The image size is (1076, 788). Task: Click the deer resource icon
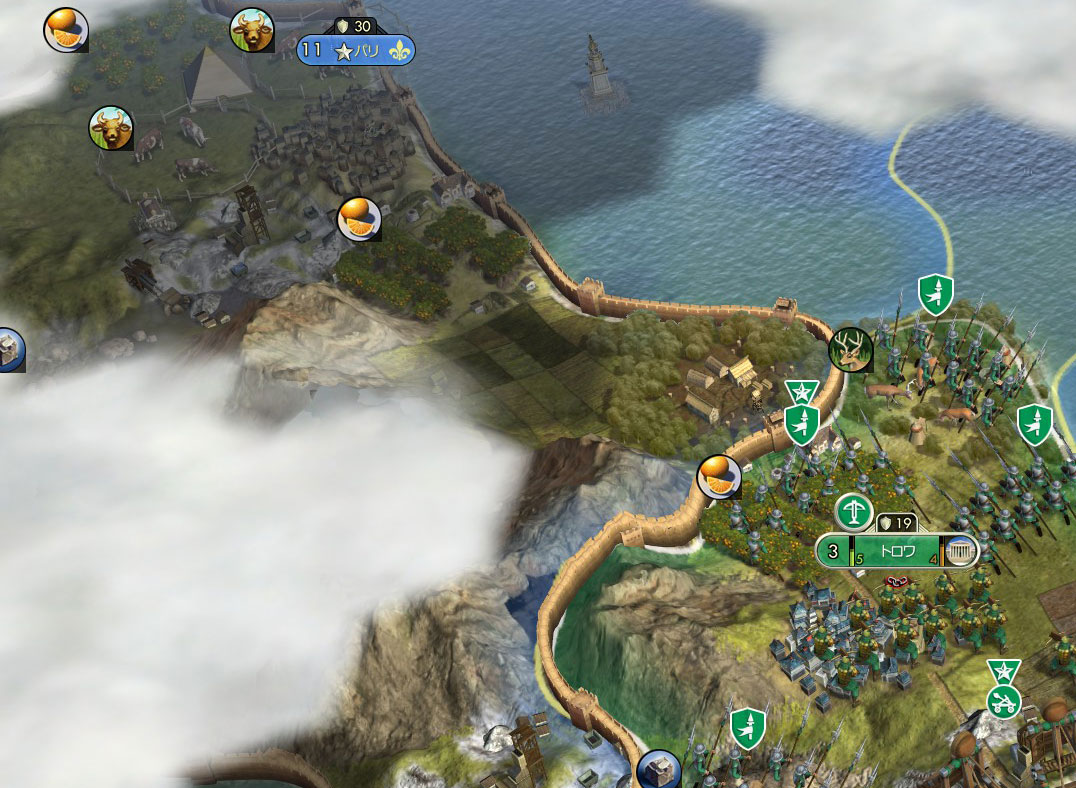coord(851,349)
